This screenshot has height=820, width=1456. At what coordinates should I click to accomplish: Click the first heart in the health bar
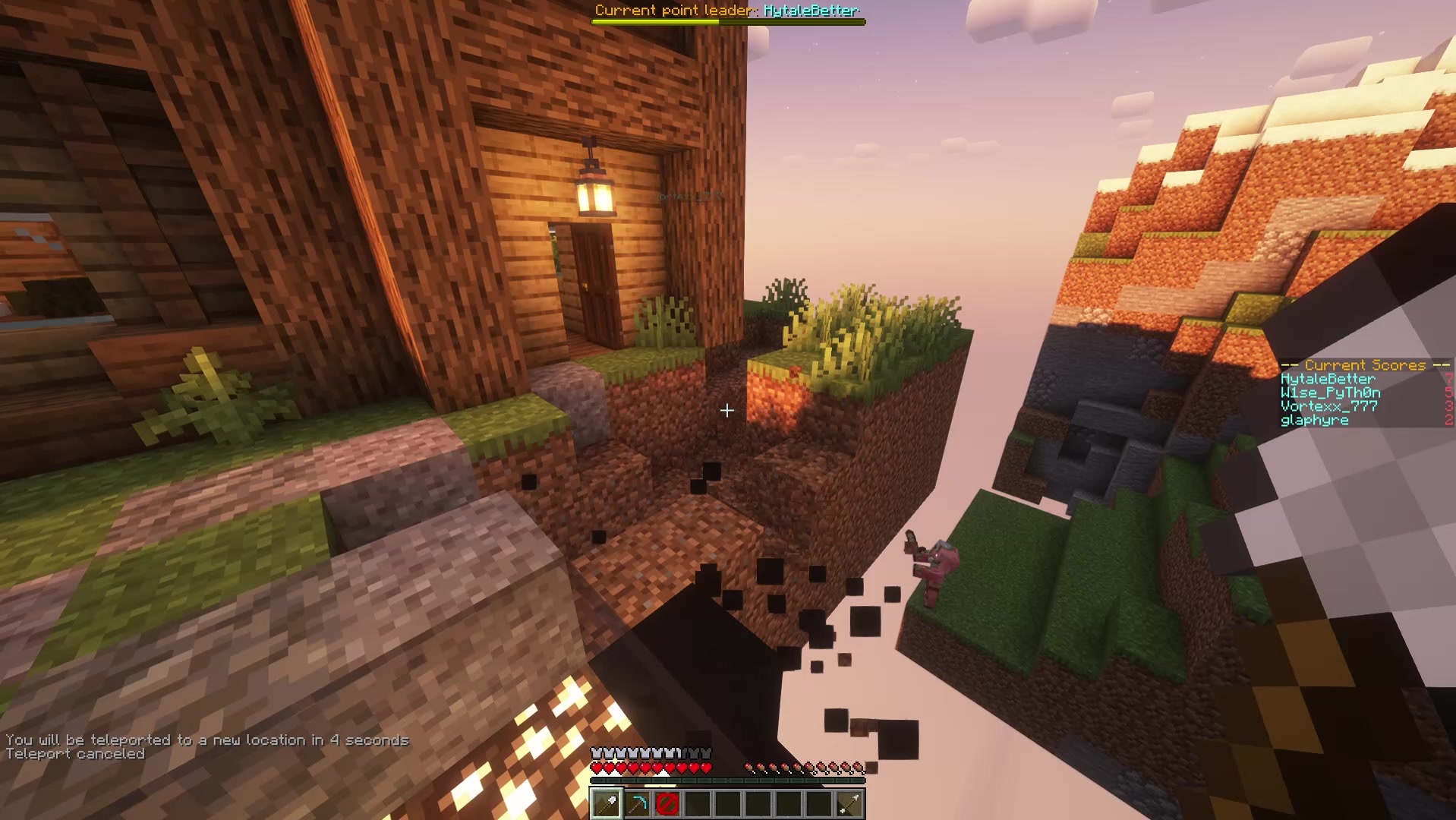pos(597,768)
